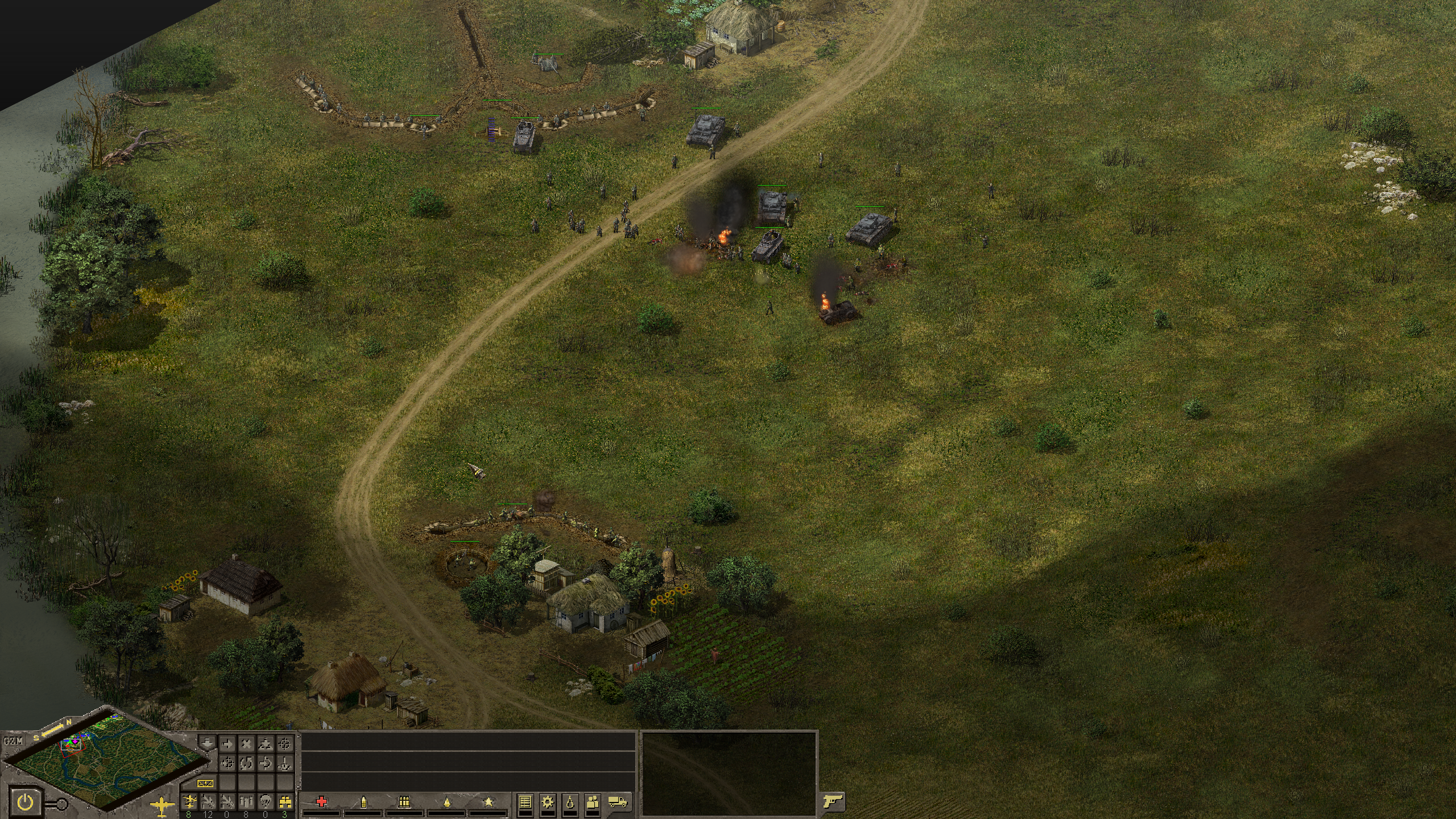Call the paratrooper drop
Image resolution: width=1456 pixels, height=819 pixels.
point(266,801)
